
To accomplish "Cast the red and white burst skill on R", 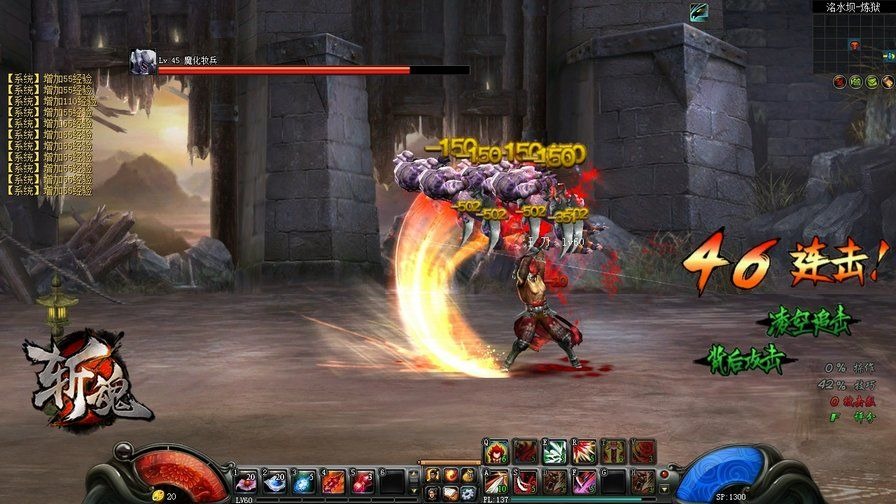I will tap(585, 452).
